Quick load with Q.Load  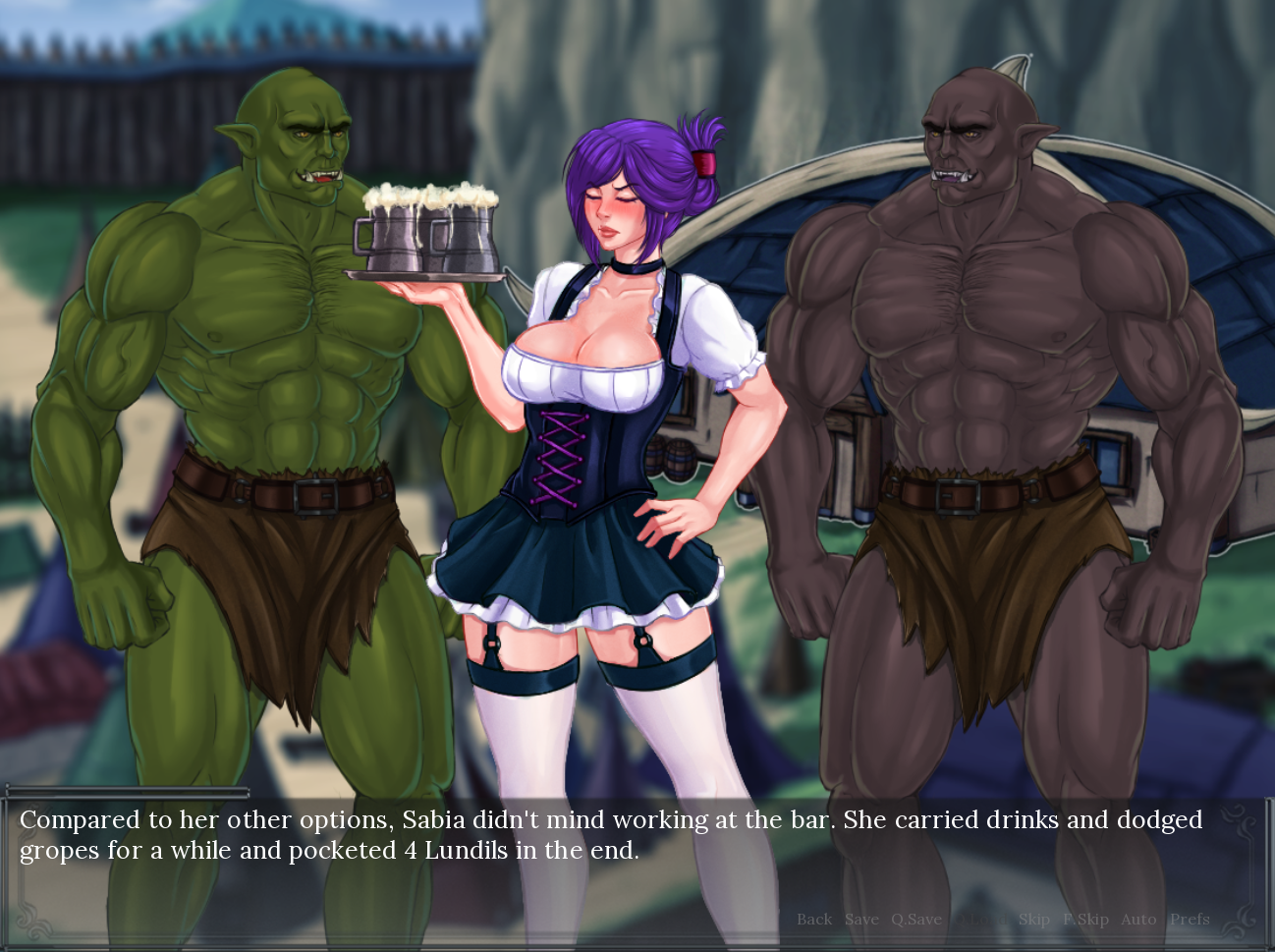[x=980, y=920]
